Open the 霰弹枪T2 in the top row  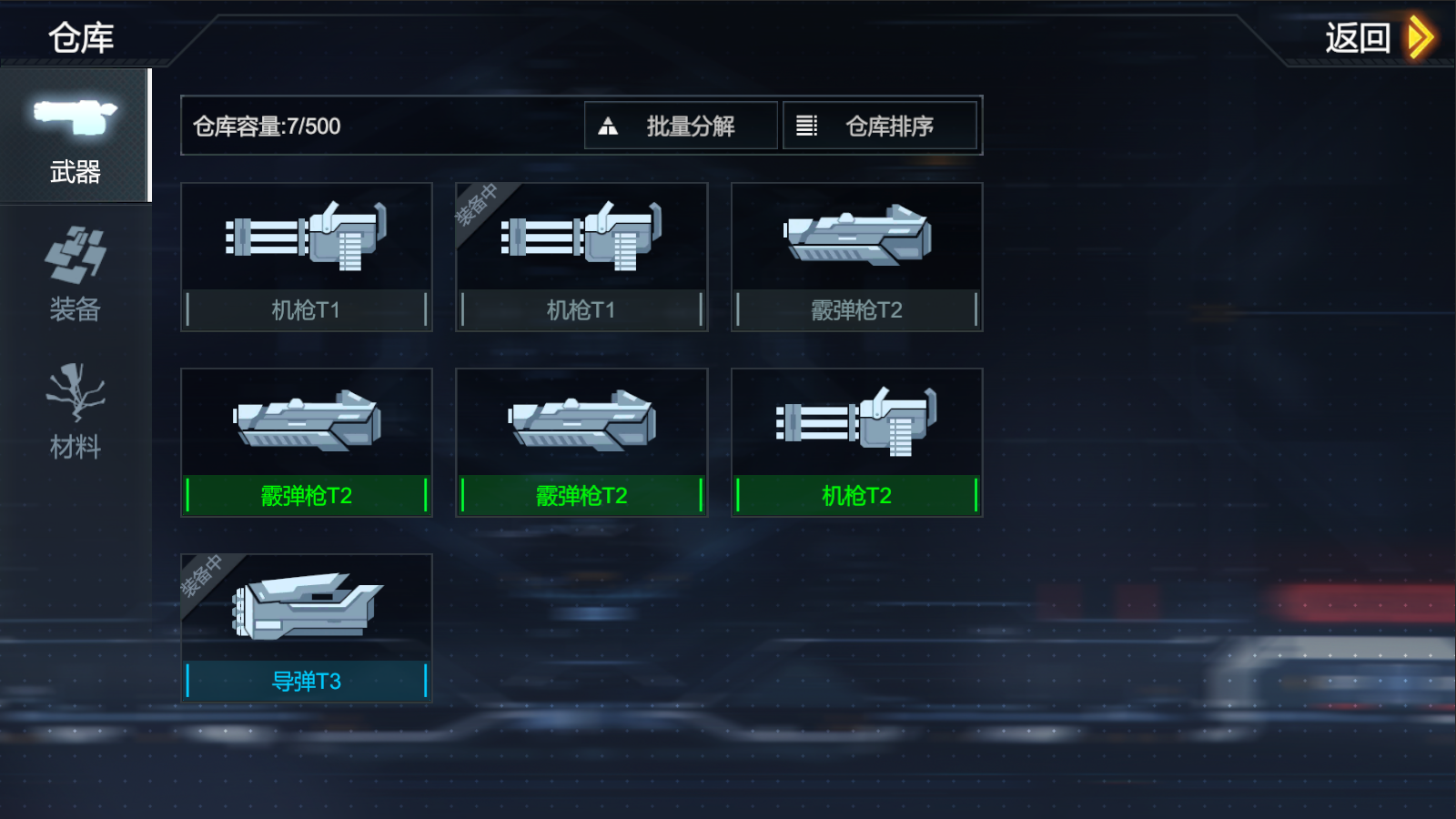tap(856, 255)
